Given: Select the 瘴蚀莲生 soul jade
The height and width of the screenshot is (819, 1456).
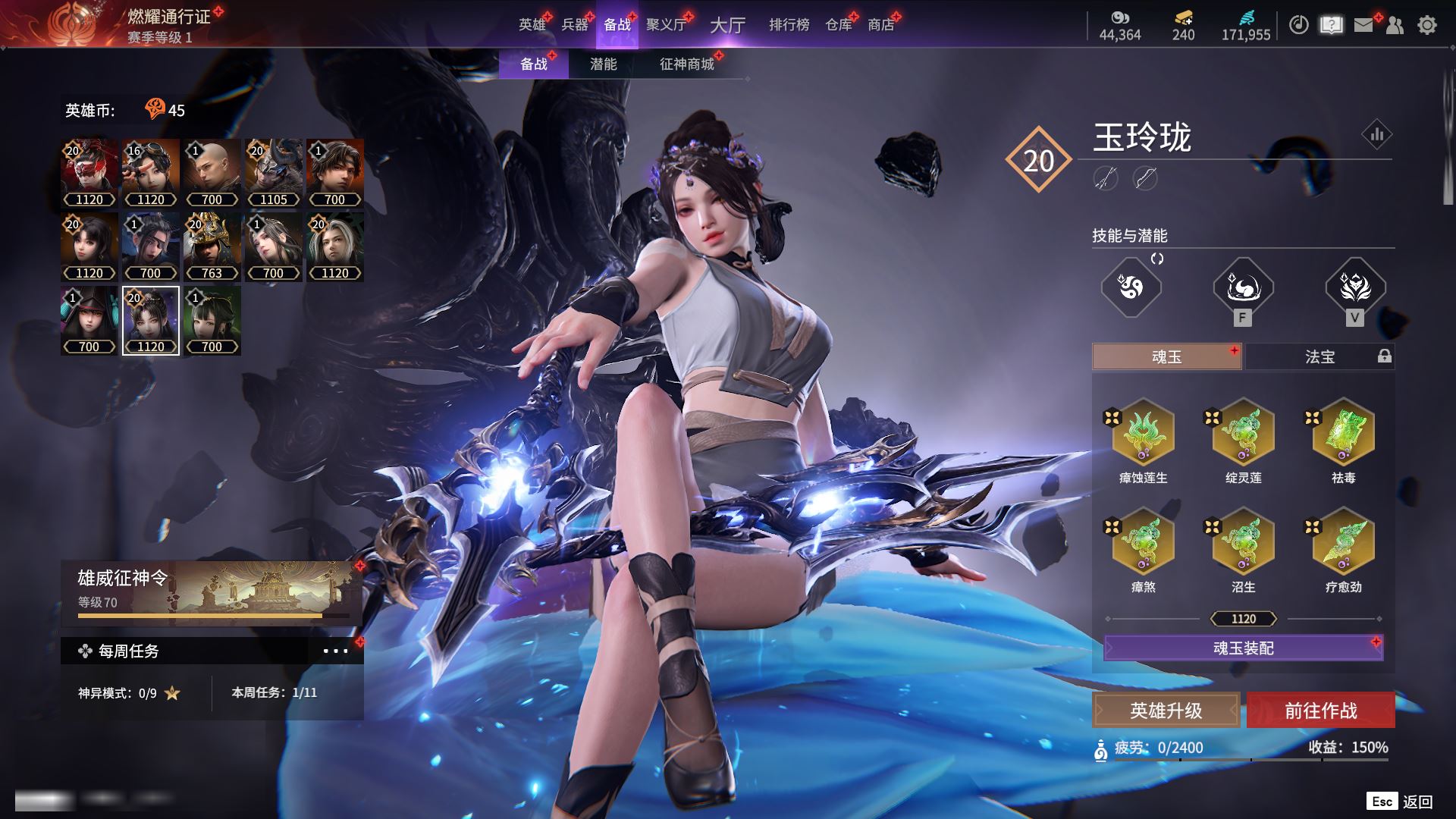Looking at the screenshot, I should point(1143,433).
